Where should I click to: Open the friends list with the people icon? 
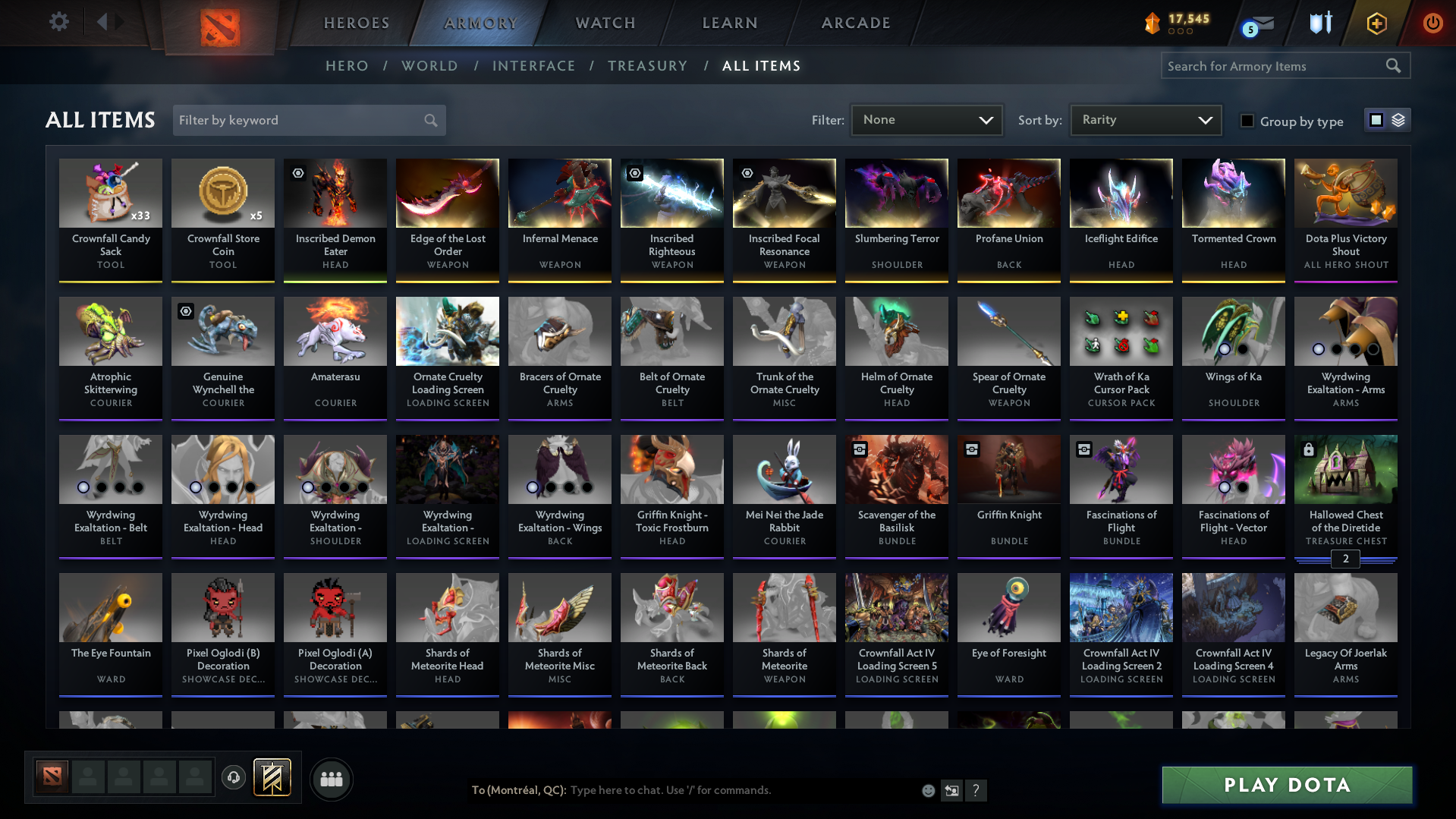[x=331, y=779]
